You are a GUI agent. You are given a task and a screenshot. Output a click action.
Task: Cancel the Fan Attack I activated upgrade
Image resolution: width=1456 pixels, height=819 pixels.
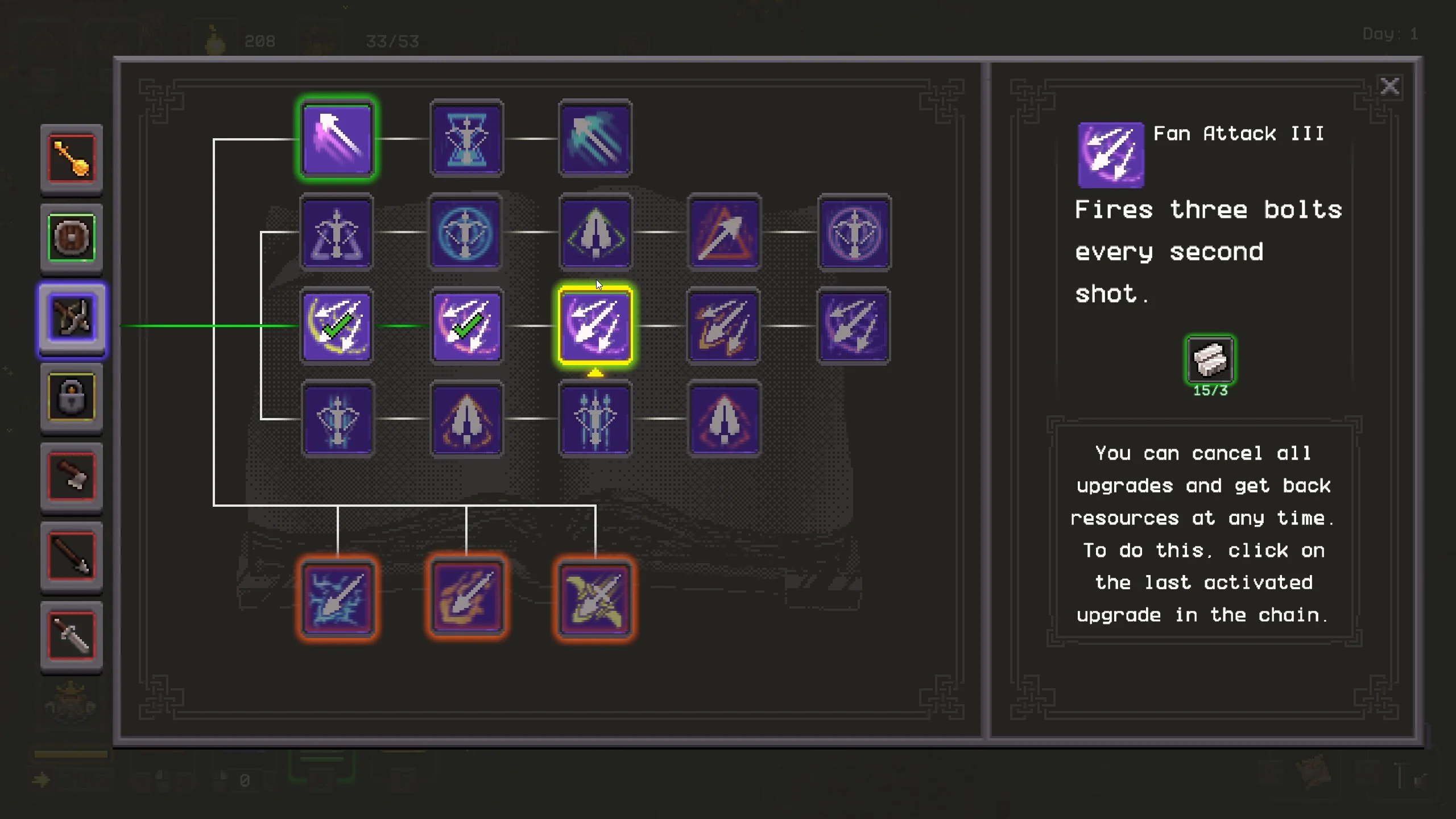point(337,325)
